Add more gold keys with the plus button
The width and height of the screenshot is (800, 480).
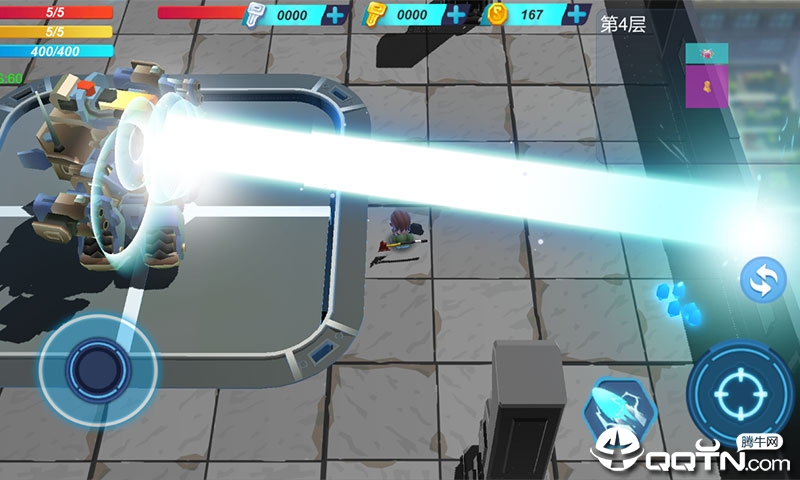click(456, 15)
